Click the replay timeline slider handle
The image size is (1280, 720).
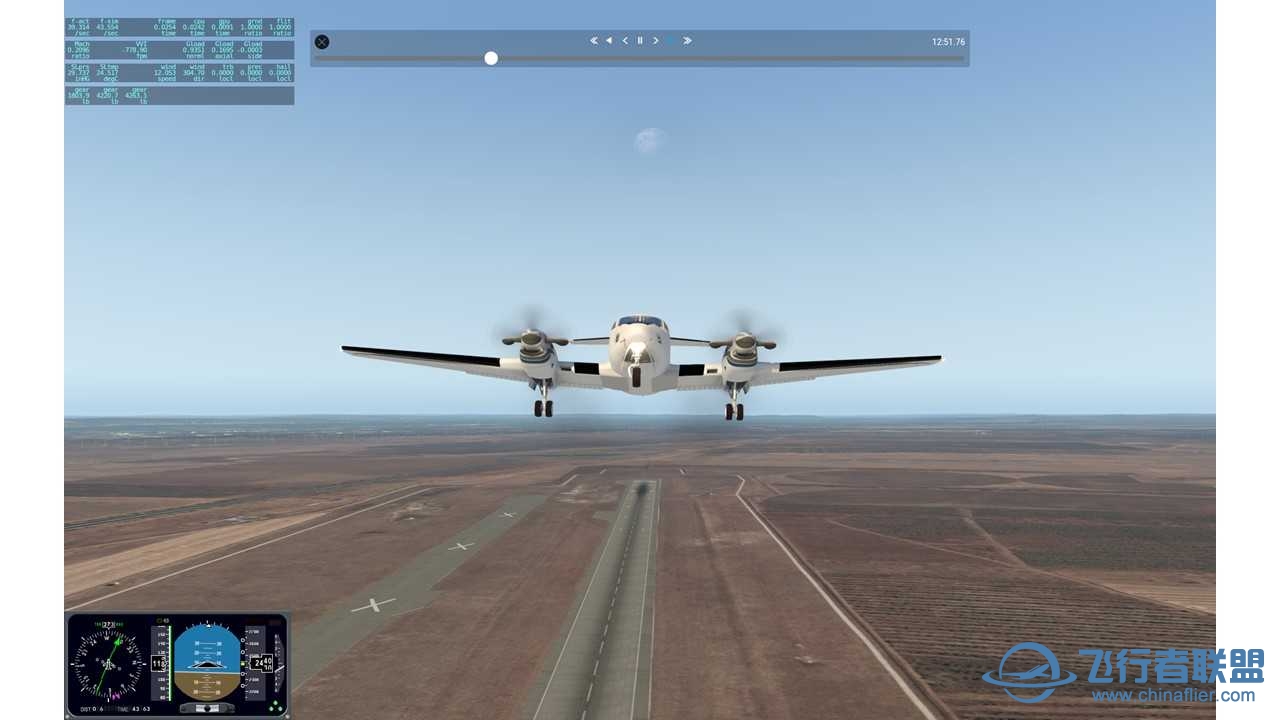[x=491, y=58]
